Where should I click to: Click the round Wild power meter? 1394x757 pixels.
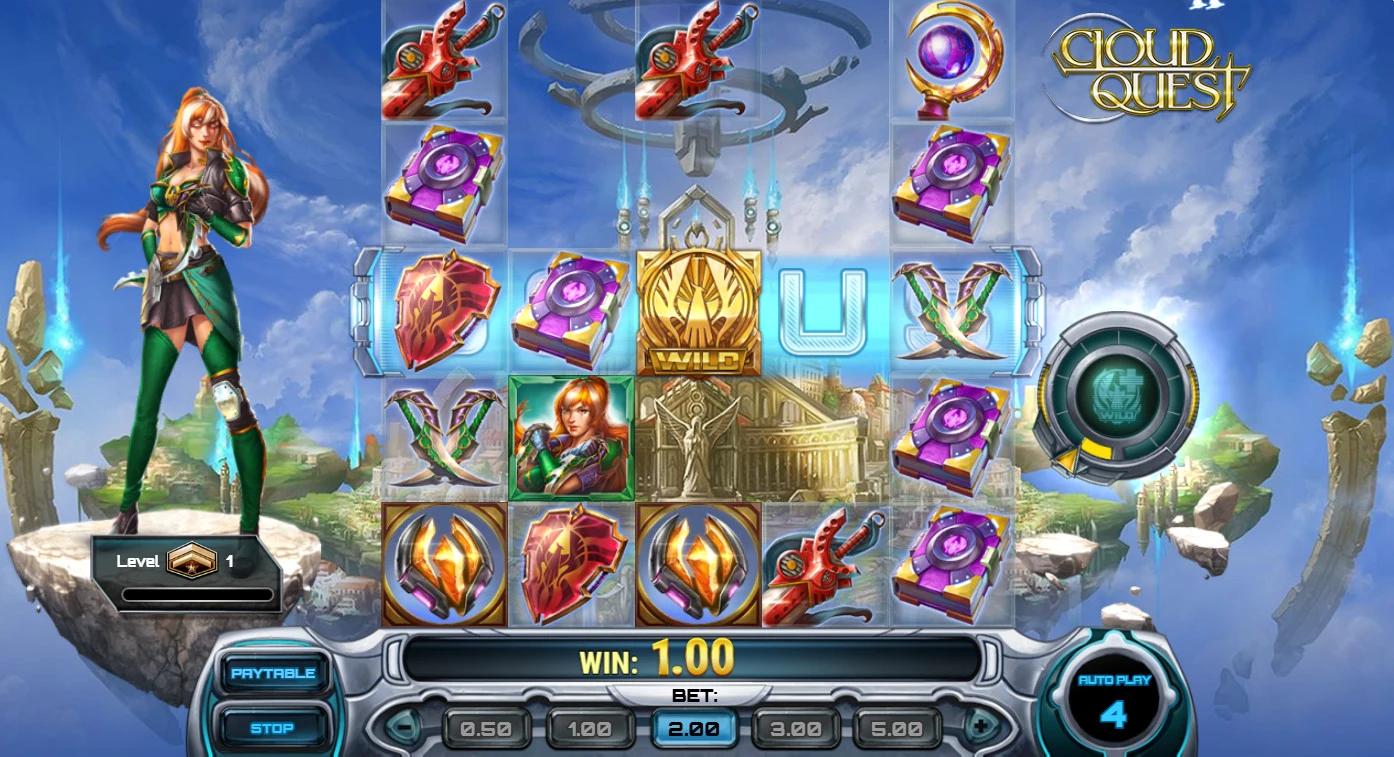[1115, 397]
